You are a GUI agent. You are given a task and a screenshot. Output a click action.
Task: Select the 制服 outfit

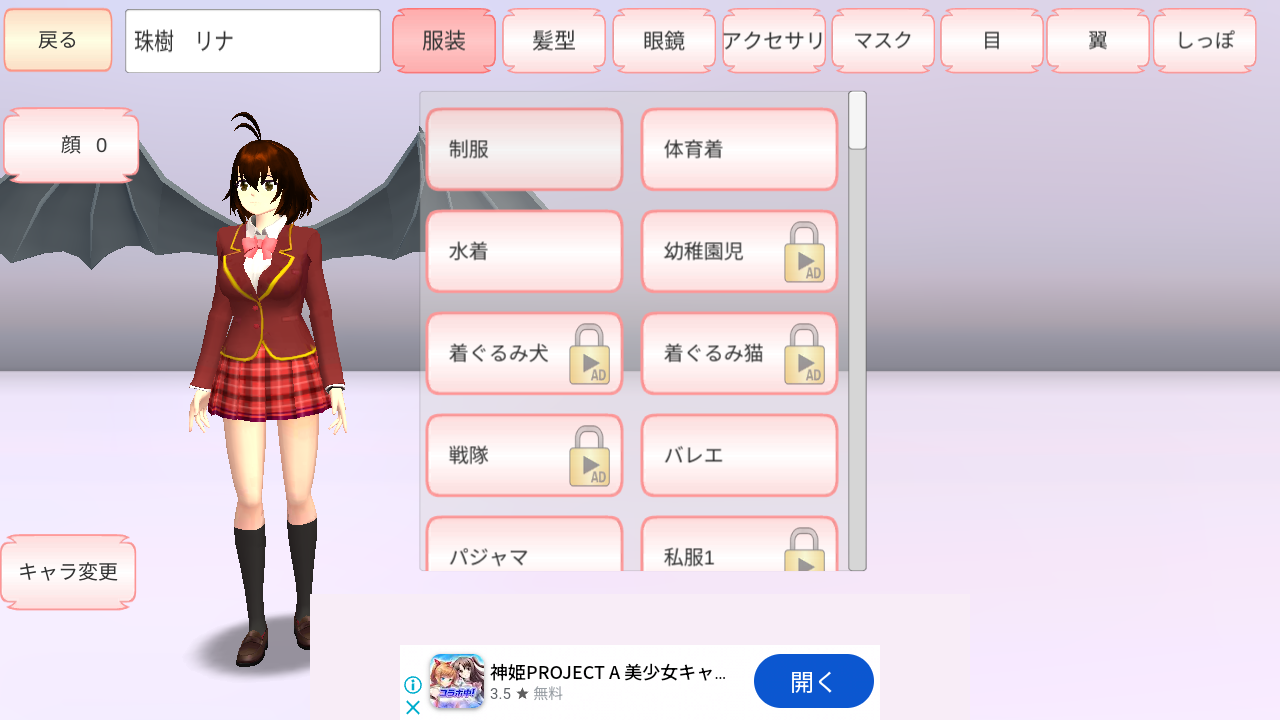[524, 149]
